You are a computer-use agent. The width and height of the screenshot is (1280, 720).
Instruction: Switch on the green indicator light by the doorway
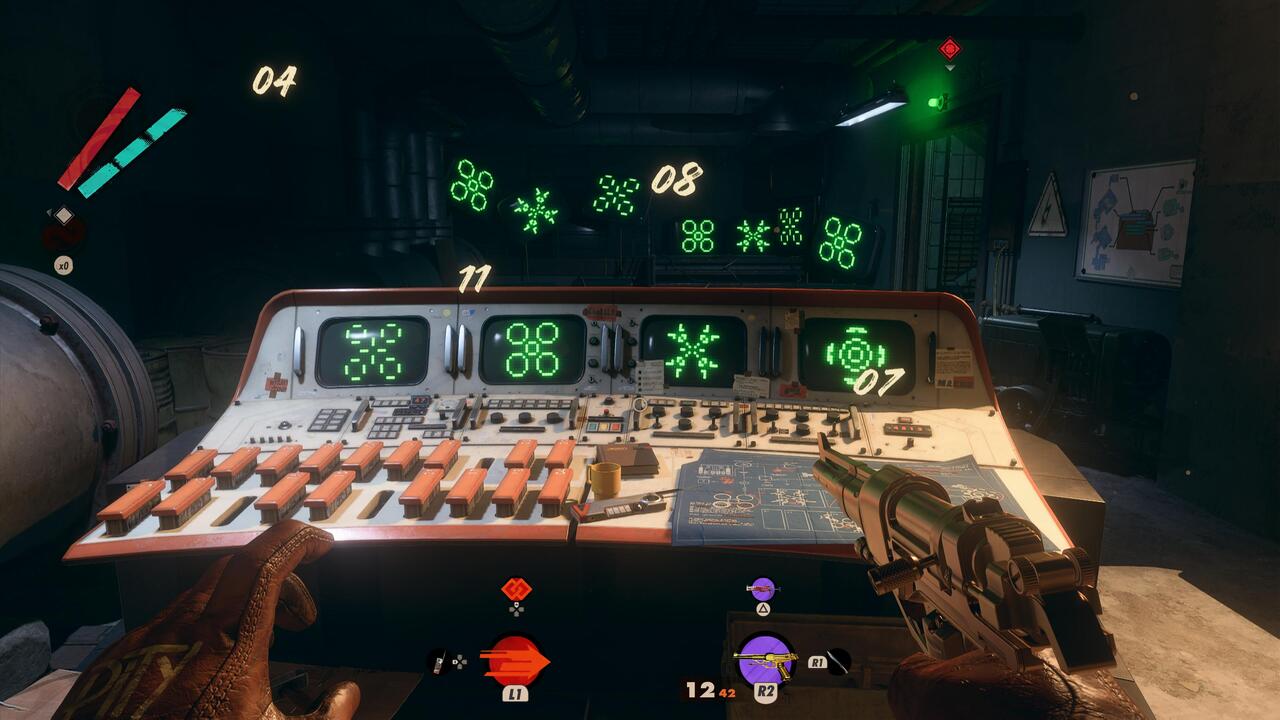pyautogui.click(x=936, y=100)
